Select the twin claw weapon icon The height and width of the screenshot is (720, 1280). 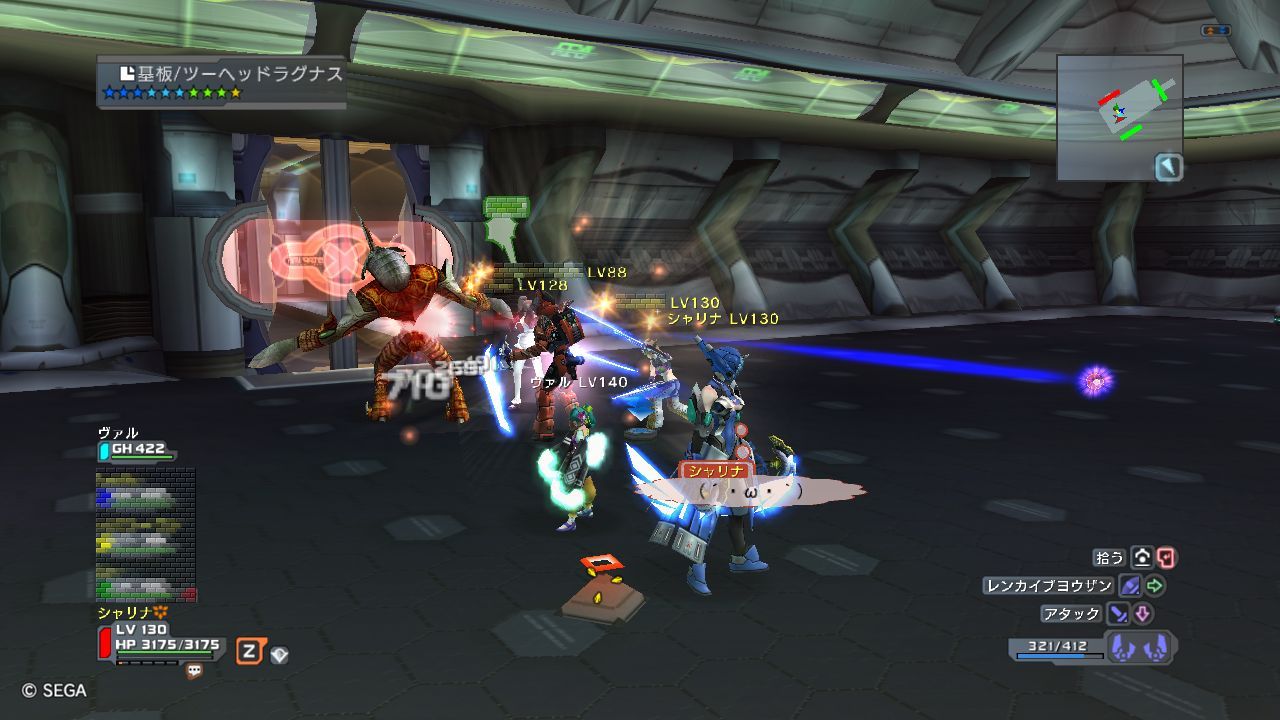point(1139,648)
